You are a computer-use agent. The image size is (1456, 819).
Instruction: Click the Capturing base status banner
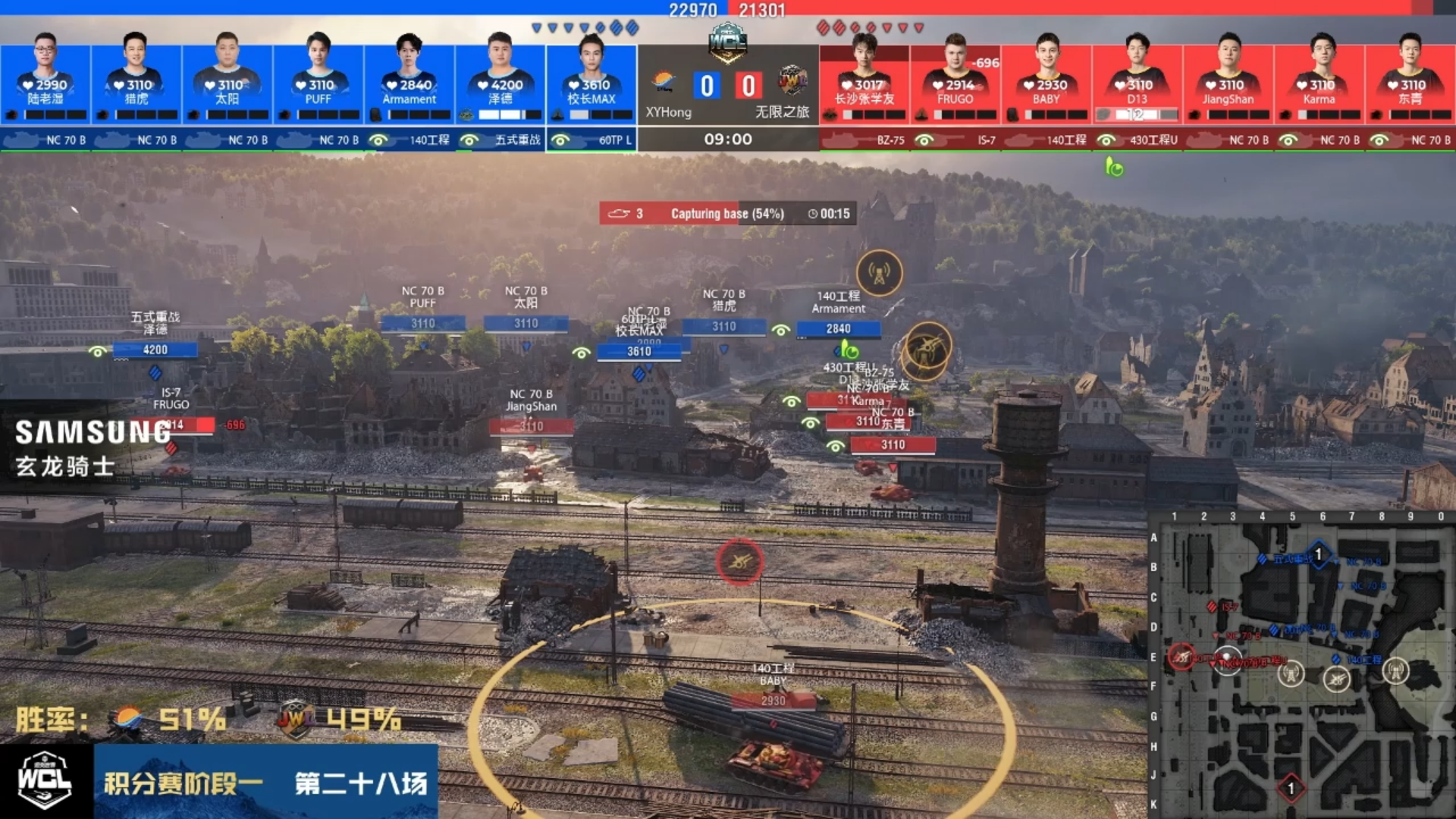[x=727, y=214]
